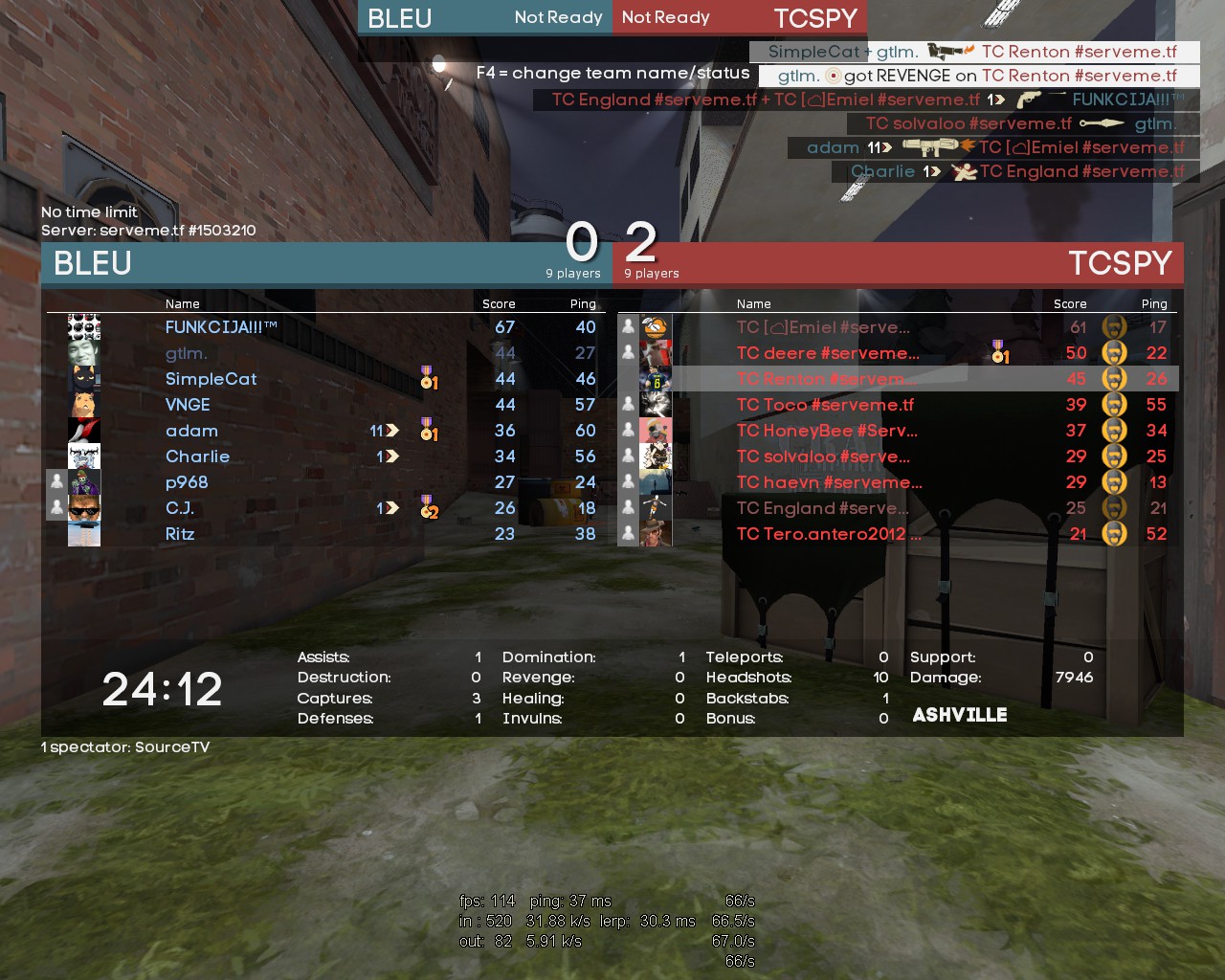
Task: Choose TC England from the TCSPY list
Action: pyautogui.click(x=823, y=508)
